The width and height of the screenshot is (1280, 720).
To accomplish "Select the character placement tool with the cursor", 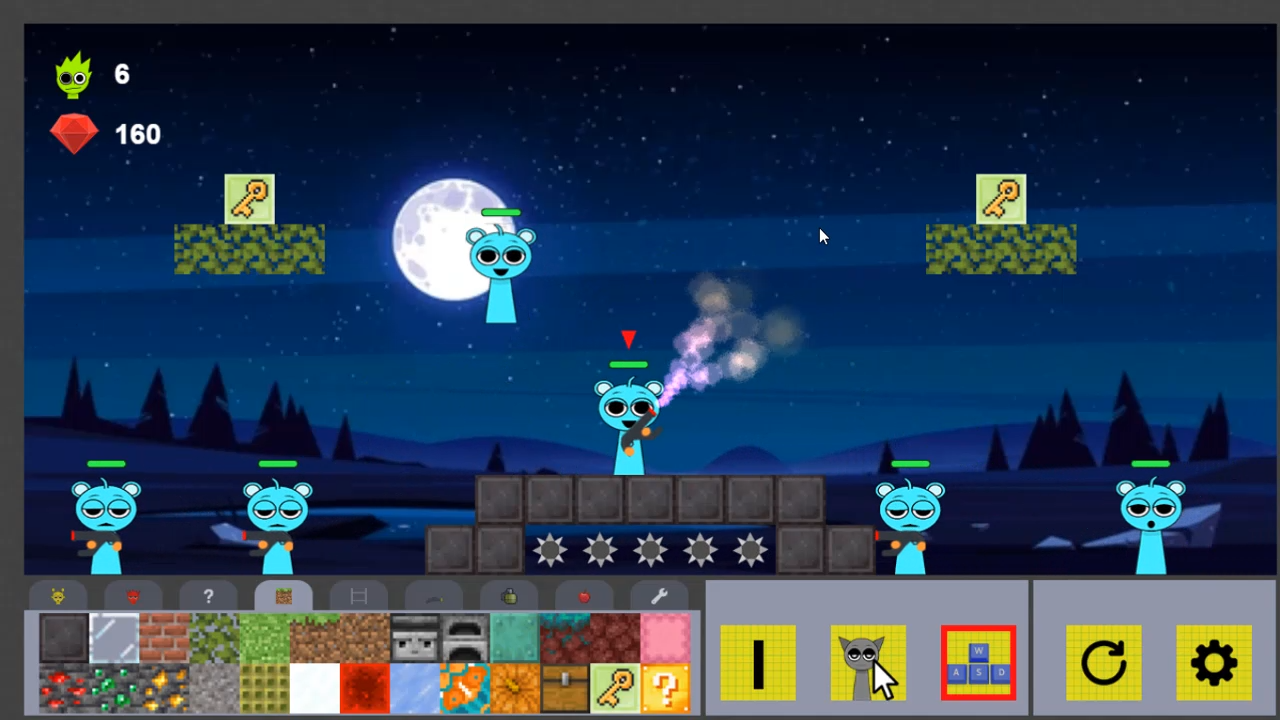I will [x=868, y=663].
